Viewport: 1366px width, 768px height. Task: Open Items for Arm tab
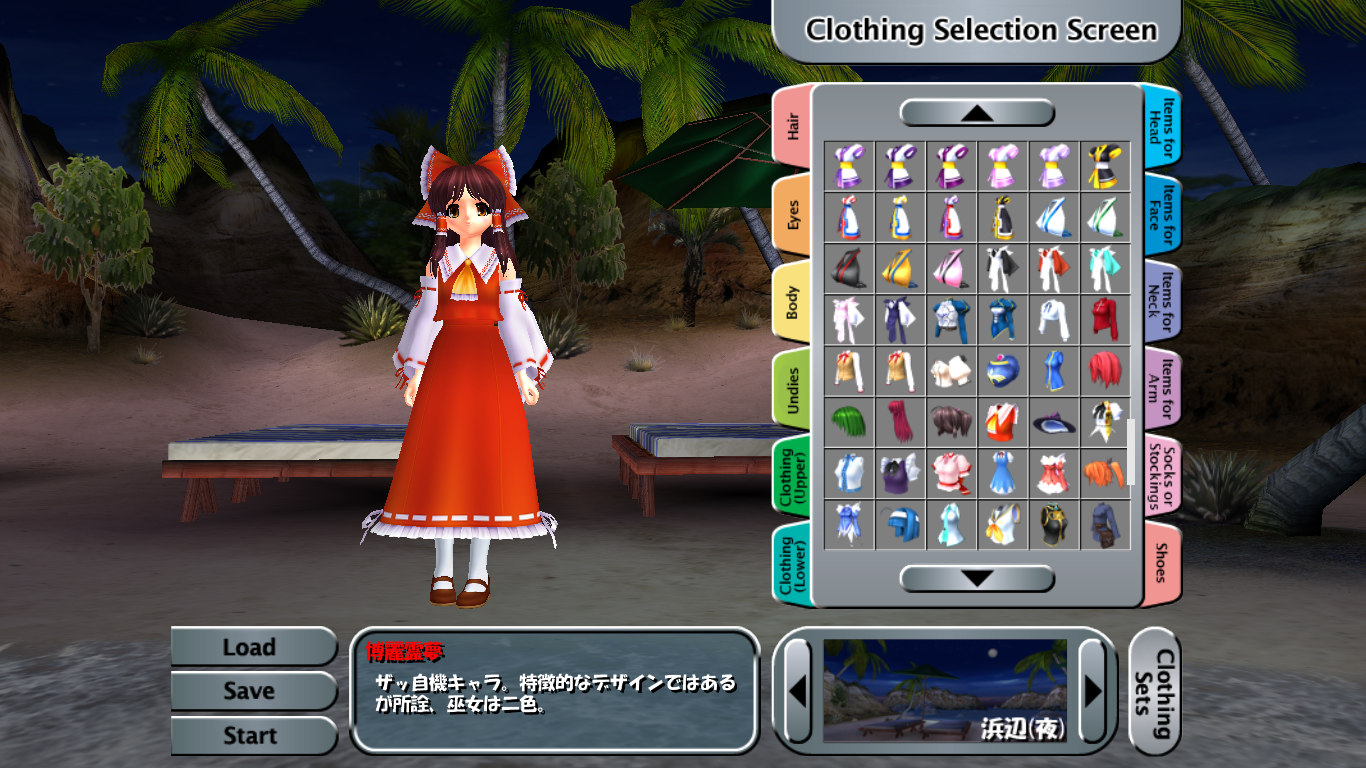1160,388
